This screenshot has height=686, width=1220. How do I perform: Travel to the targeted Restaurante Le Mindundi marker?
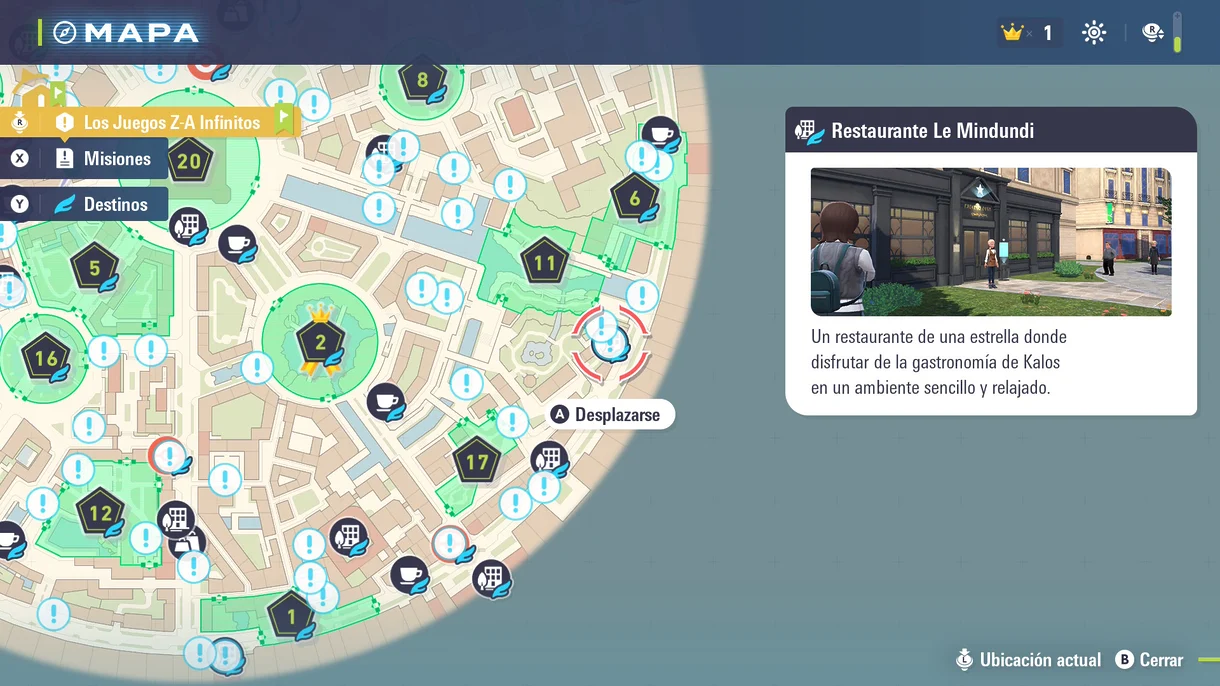tap(608, 344)
